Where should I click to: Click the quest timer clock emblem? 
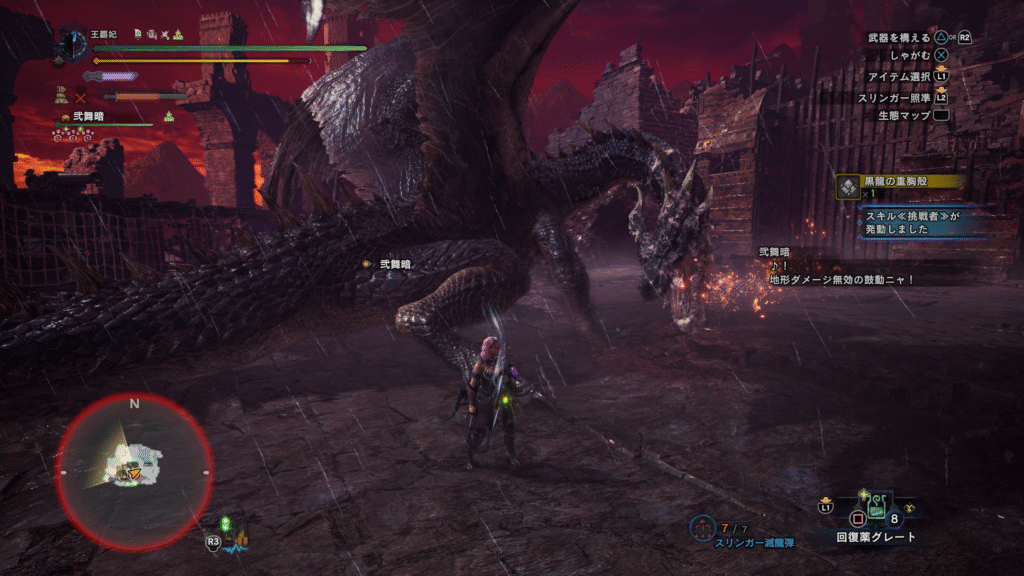[73, 44]
